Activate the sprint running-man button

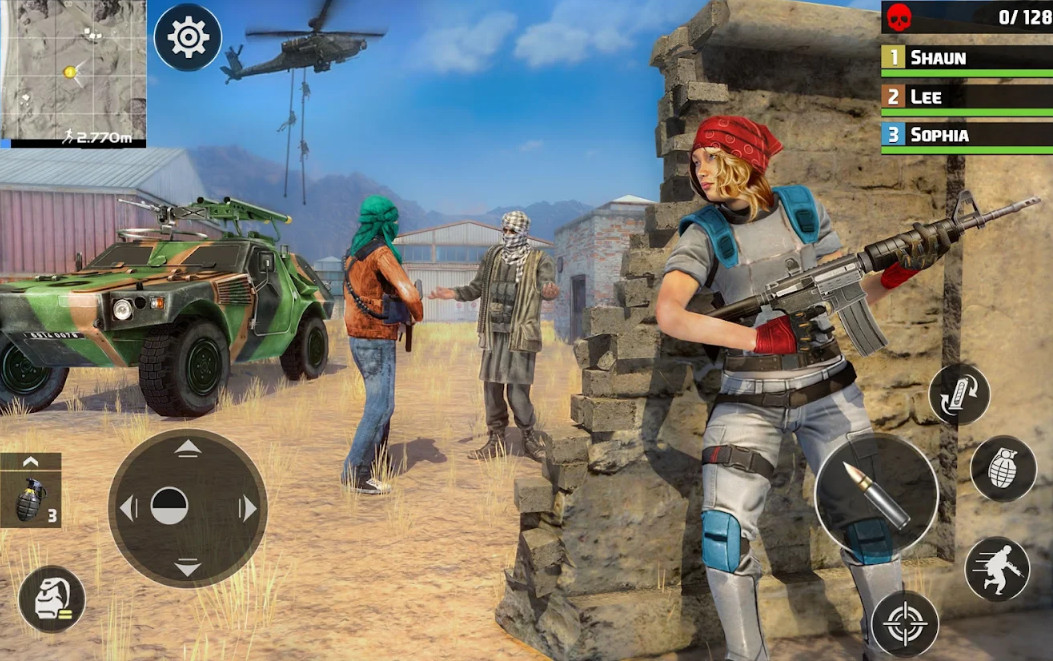997,569
